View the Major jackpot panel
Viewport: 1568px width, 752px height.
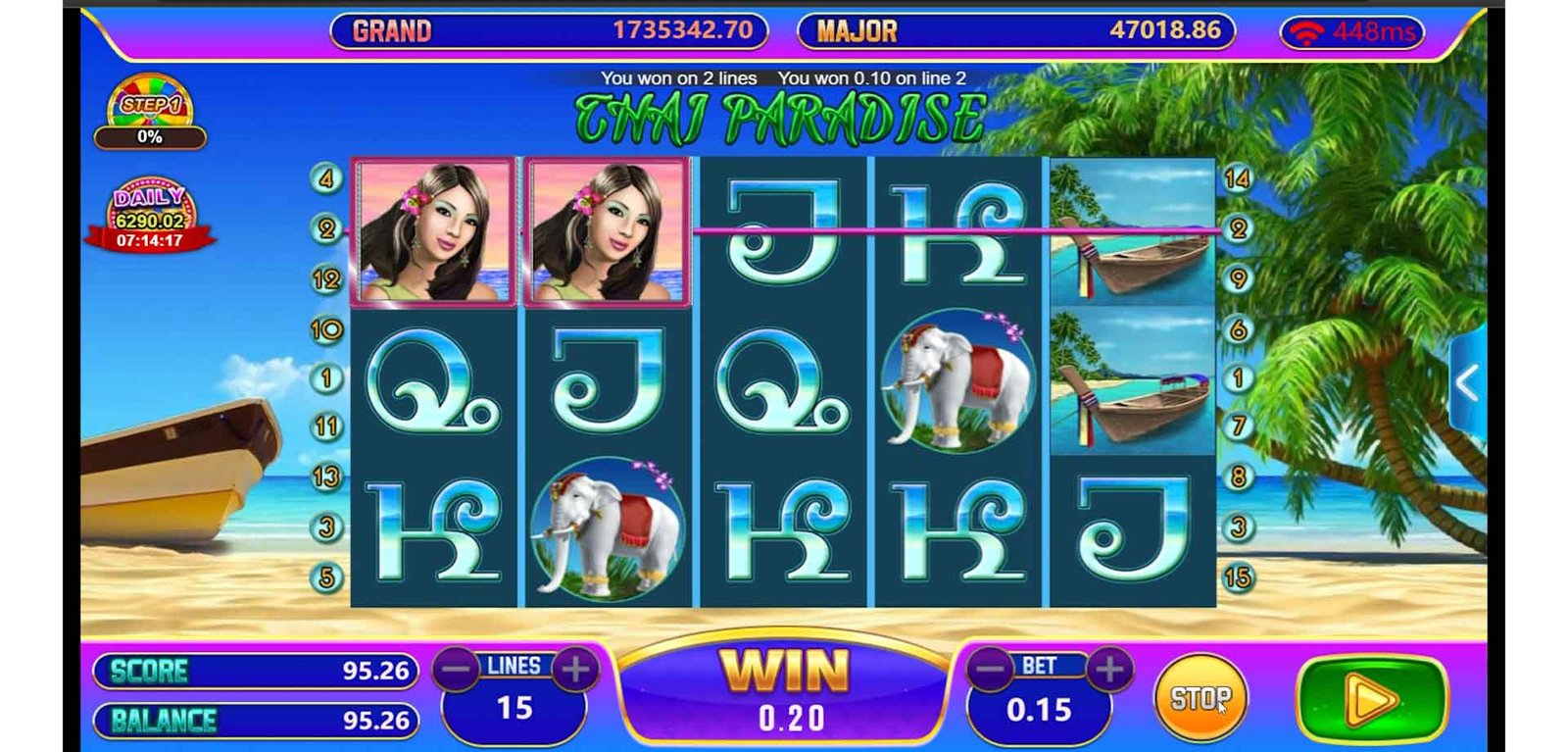click(x=1015, y=31)
